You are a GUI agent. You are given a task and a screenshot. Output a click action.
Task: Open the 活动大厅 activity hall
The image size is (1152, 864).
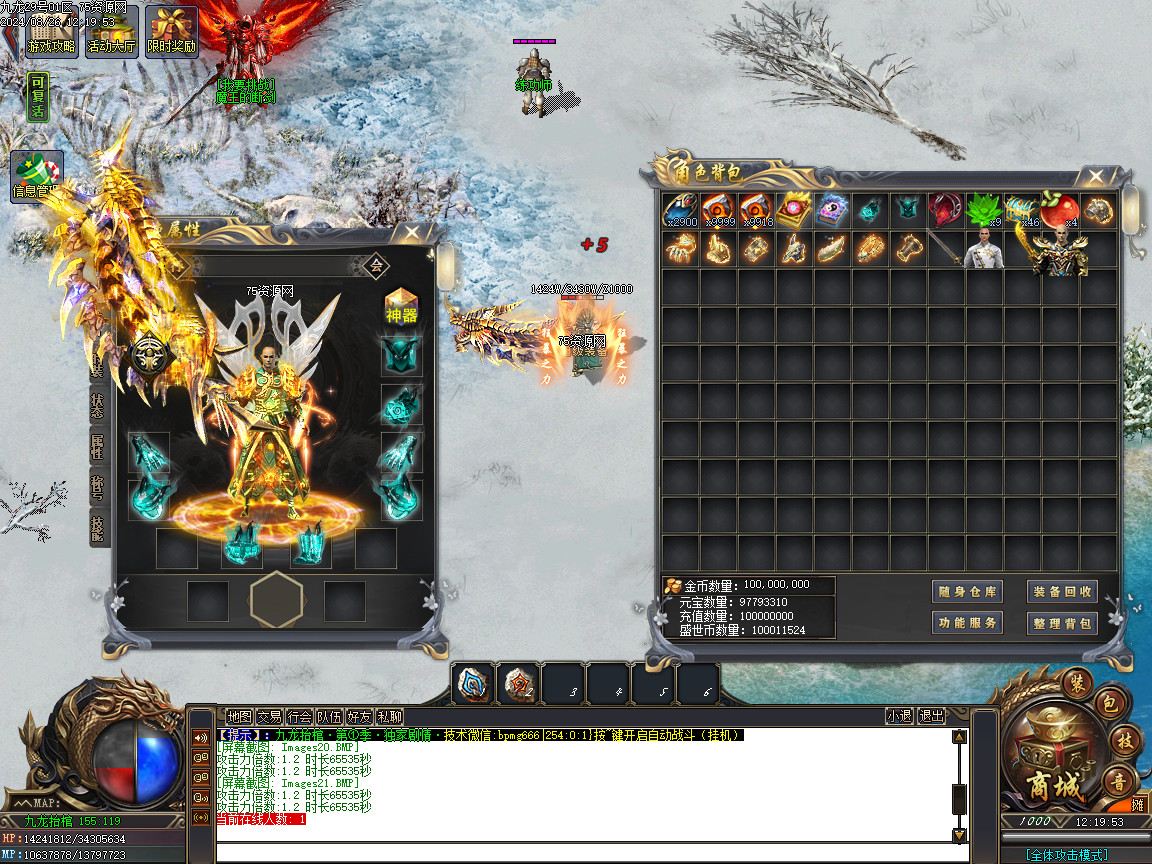coord(111,32)
